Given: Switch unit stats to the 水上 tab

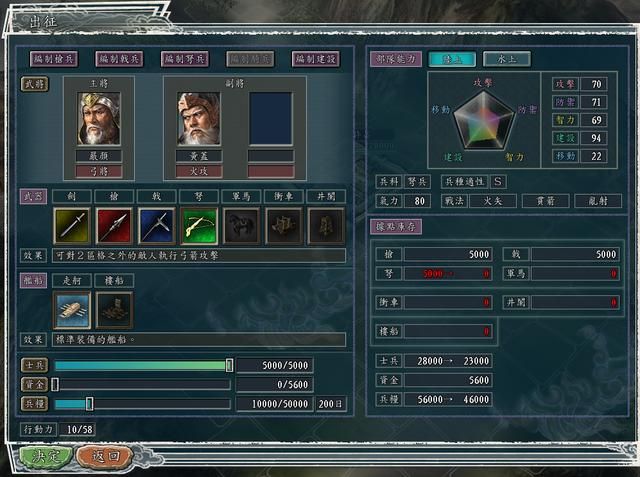Looking at the screenshot, I should coord(506,59).
